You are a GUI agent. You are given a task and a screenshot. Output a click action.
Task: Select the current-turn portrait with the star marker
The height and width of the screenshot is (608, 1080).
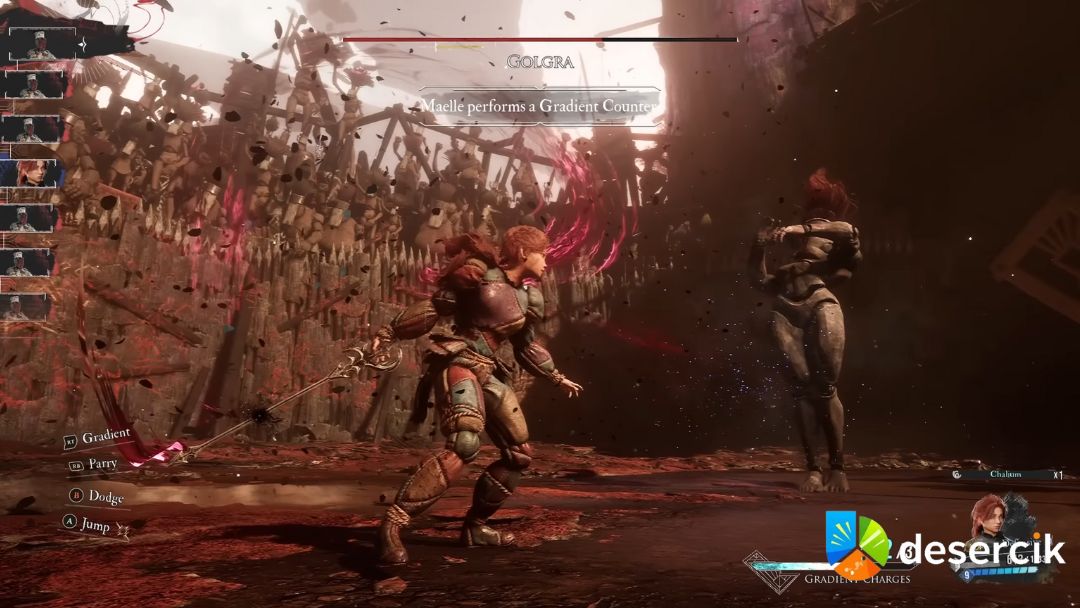42,43
